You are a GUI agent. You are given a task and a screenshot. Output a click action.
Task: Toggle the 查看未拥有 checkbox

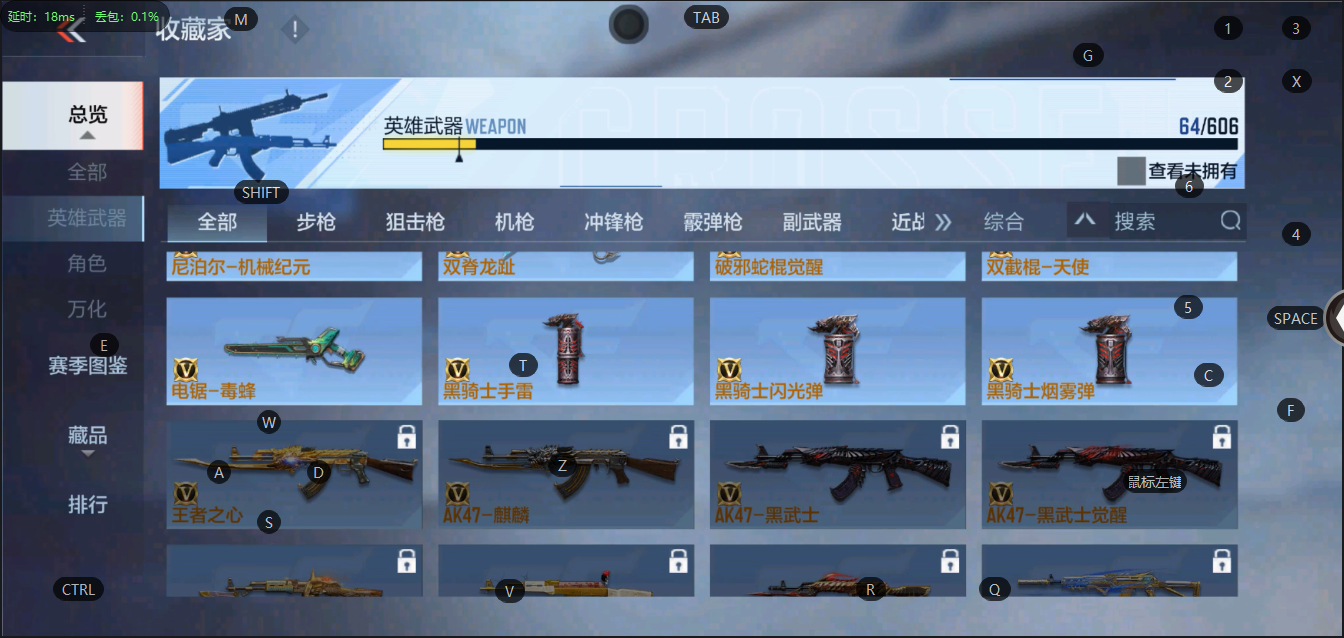tap(1131, 171)
